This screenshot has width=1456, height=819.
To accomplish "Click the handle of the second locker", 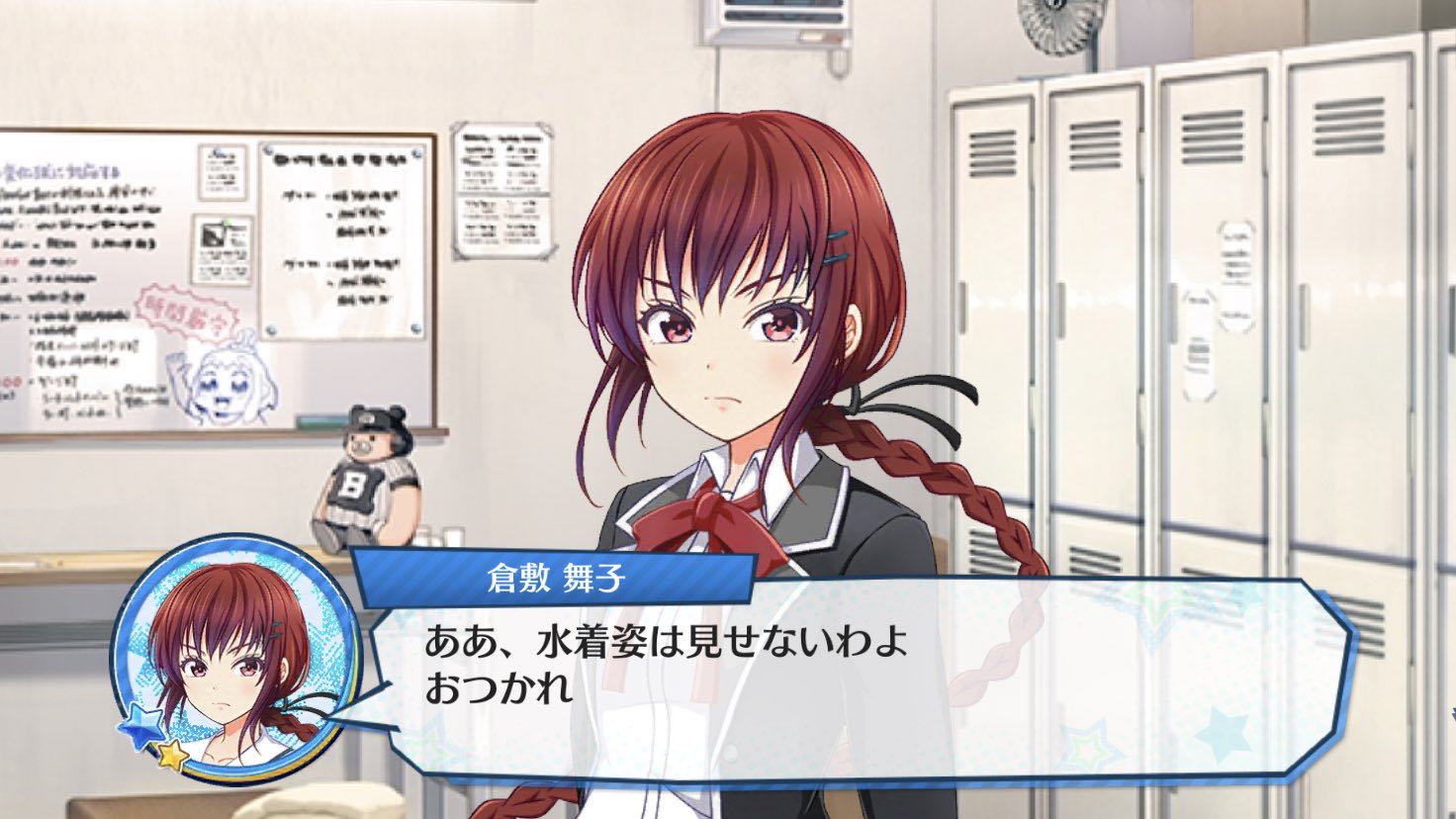I will [x=1062, y=311].
